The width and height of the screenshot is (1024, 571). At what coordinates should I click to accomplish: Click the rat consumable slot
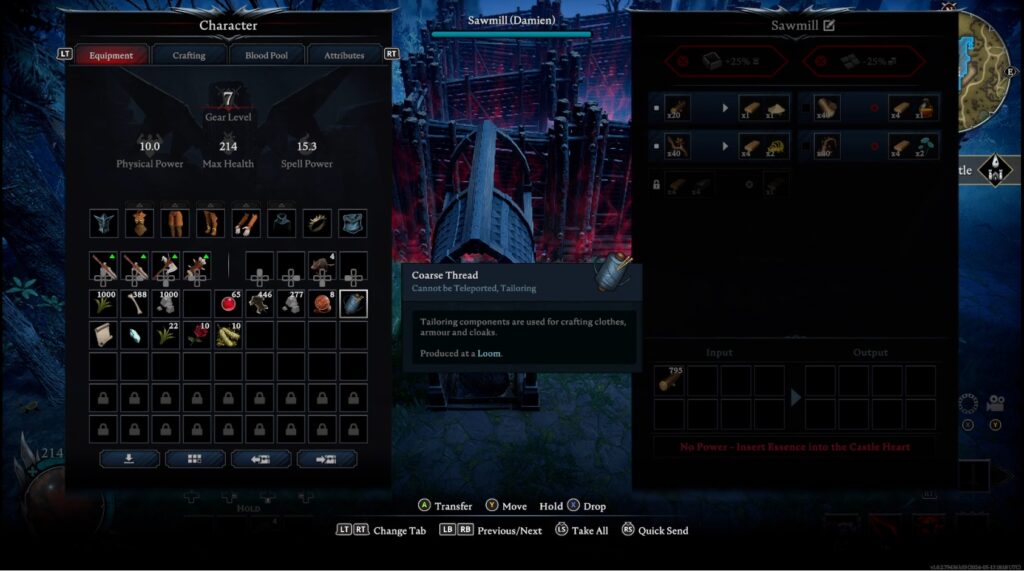coord(322,266)
